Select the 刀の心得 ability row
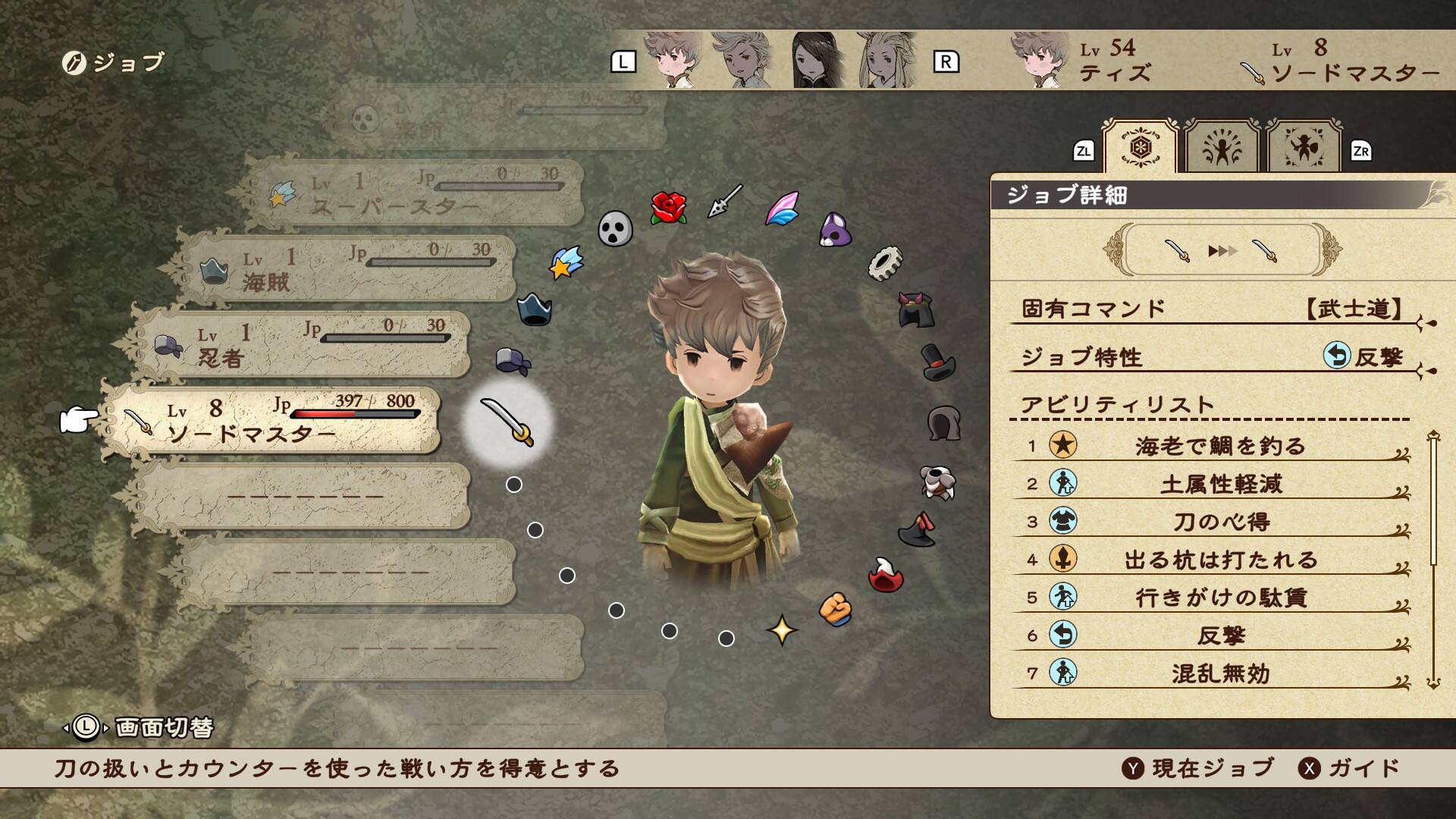 click(x=1219, y=522)
